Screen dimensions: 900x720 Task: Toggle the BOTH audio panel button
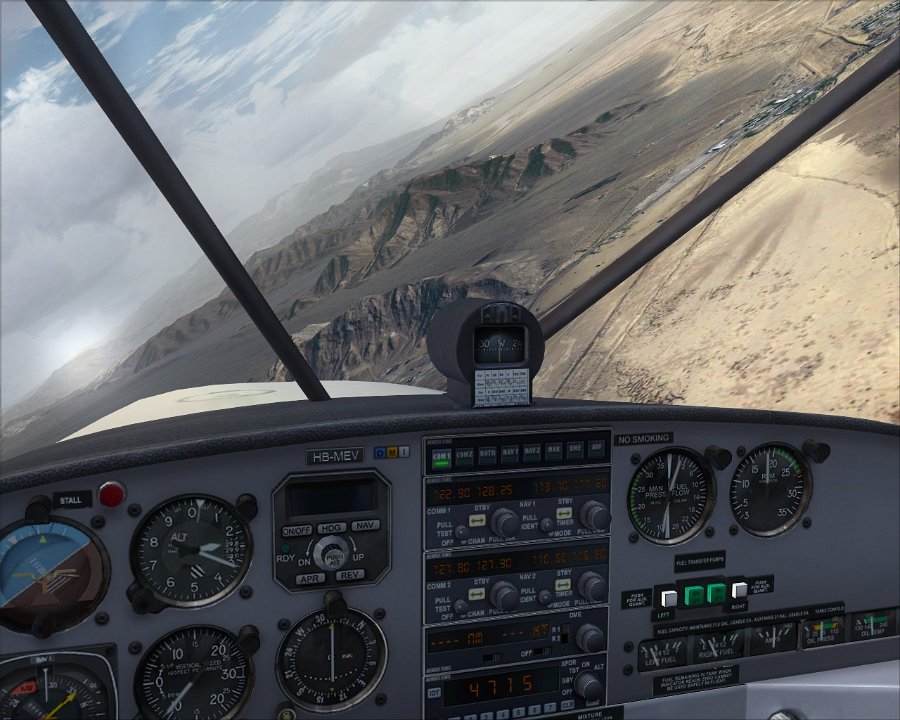point(486,455)
